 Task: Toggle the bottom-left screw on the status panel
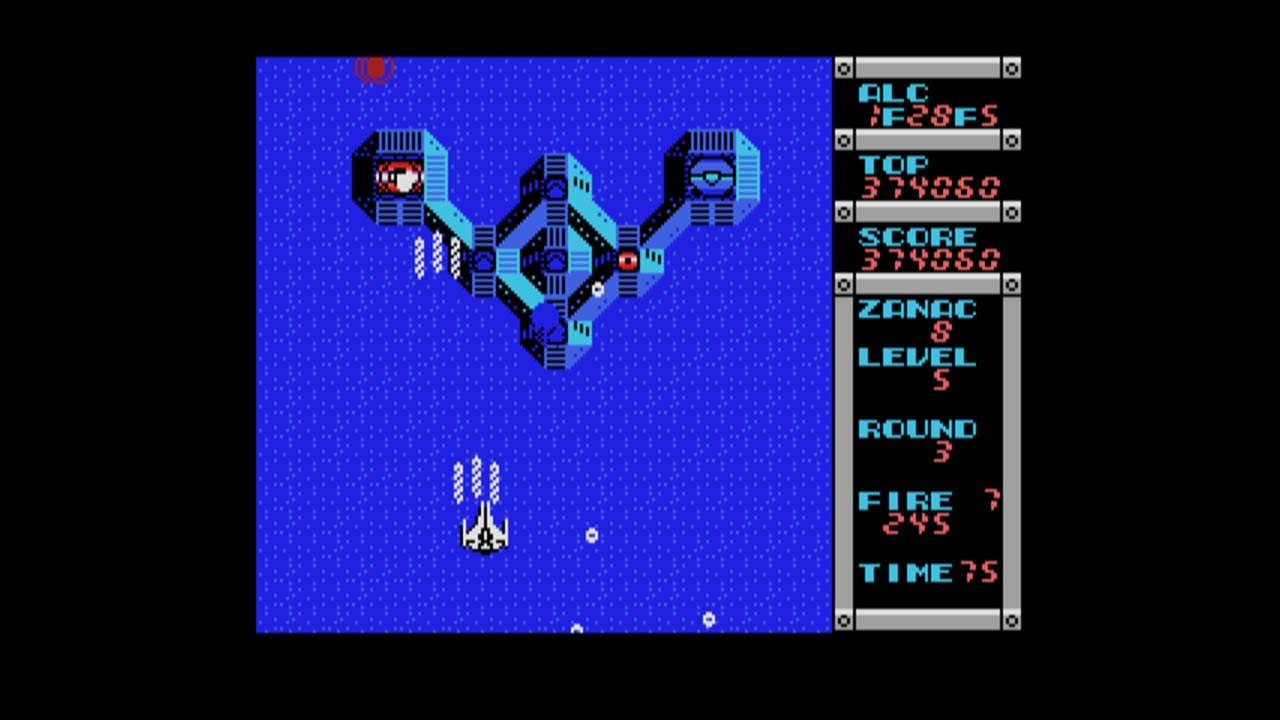(845, 621)
